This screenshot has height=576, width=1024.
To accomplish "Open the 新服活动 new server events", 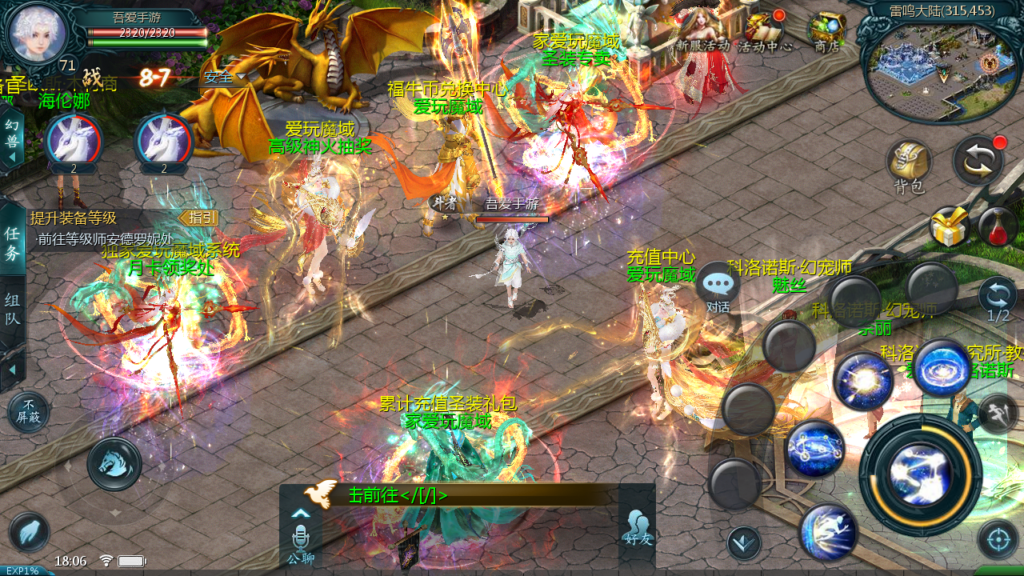I will pyautogui.click(x=701, y=32).
